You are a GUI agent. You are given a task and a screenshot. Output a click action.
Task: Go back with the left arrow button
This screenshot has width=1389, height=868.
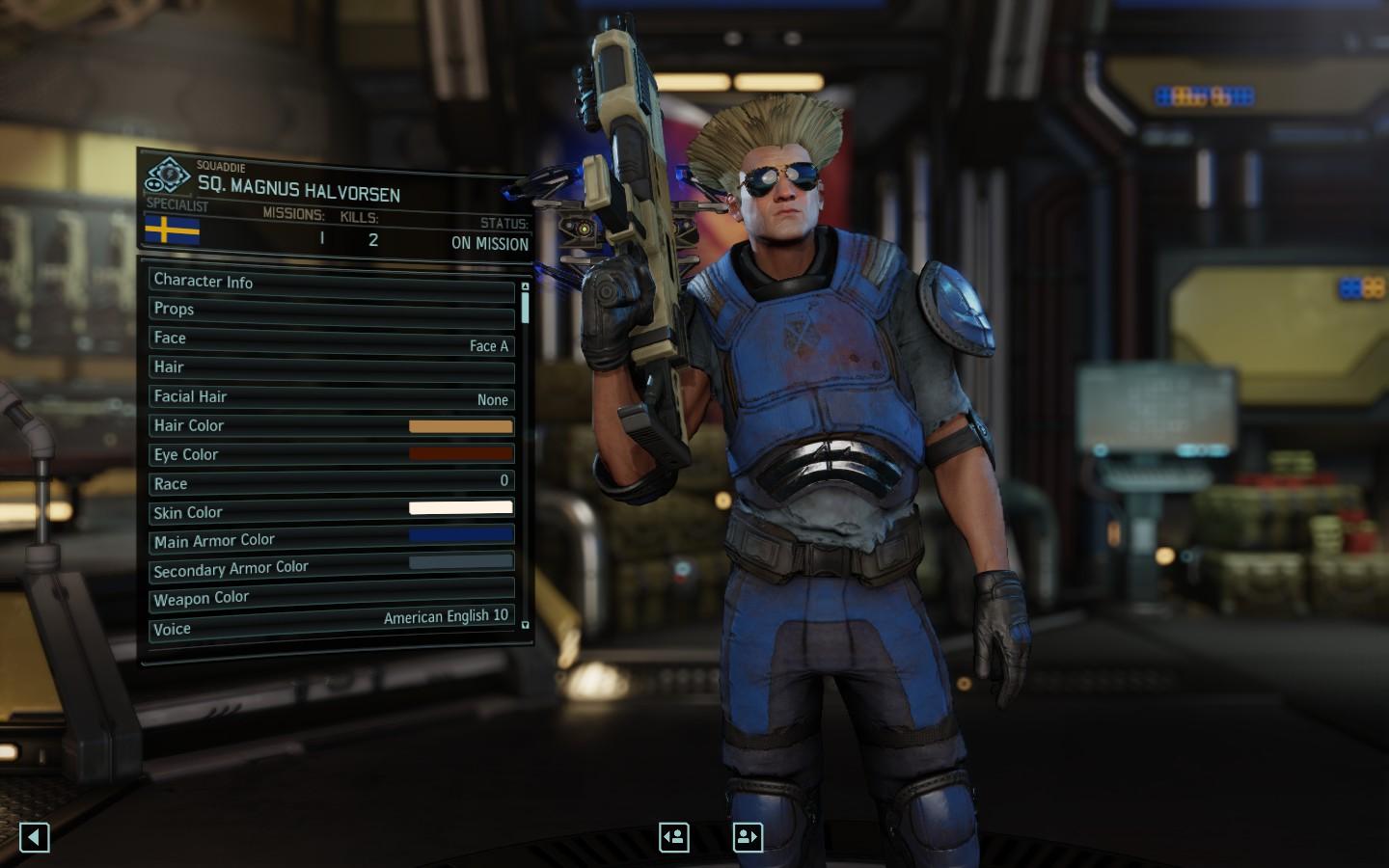pyautogui.click(x=35, y=837)
